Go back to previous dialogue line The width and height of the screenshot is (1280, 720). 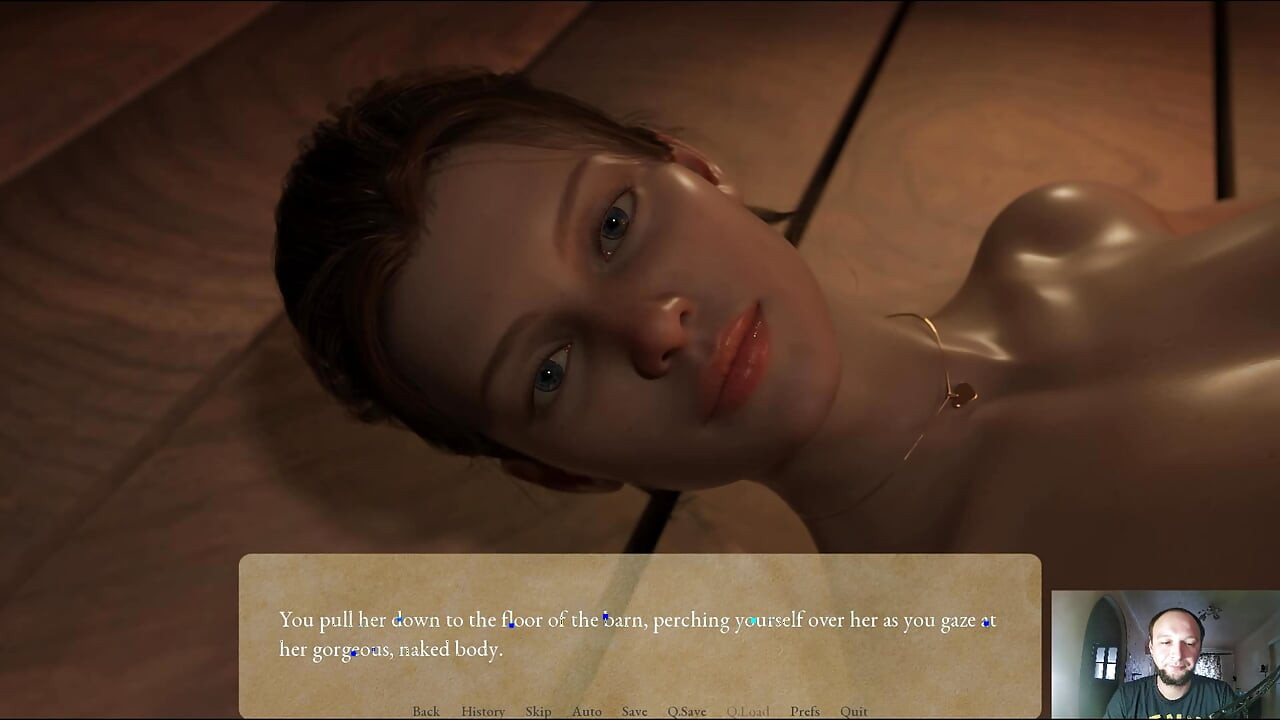point(426,711)
